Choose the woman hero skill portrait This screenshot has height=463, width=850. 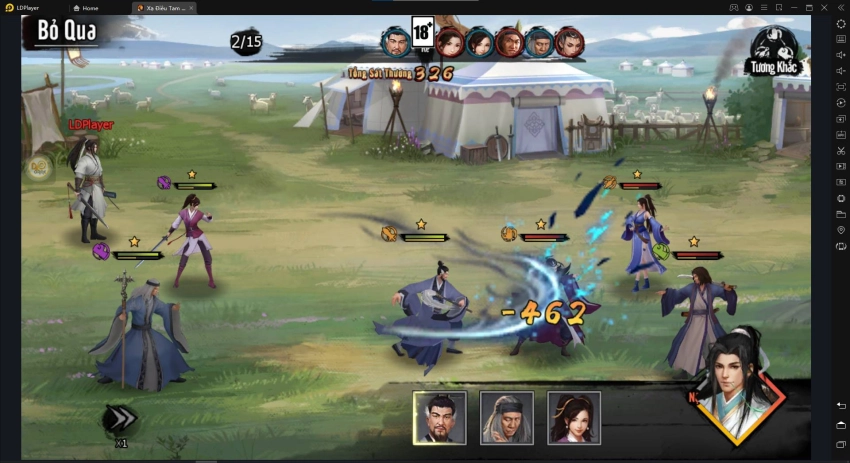(x=573, y=417)
